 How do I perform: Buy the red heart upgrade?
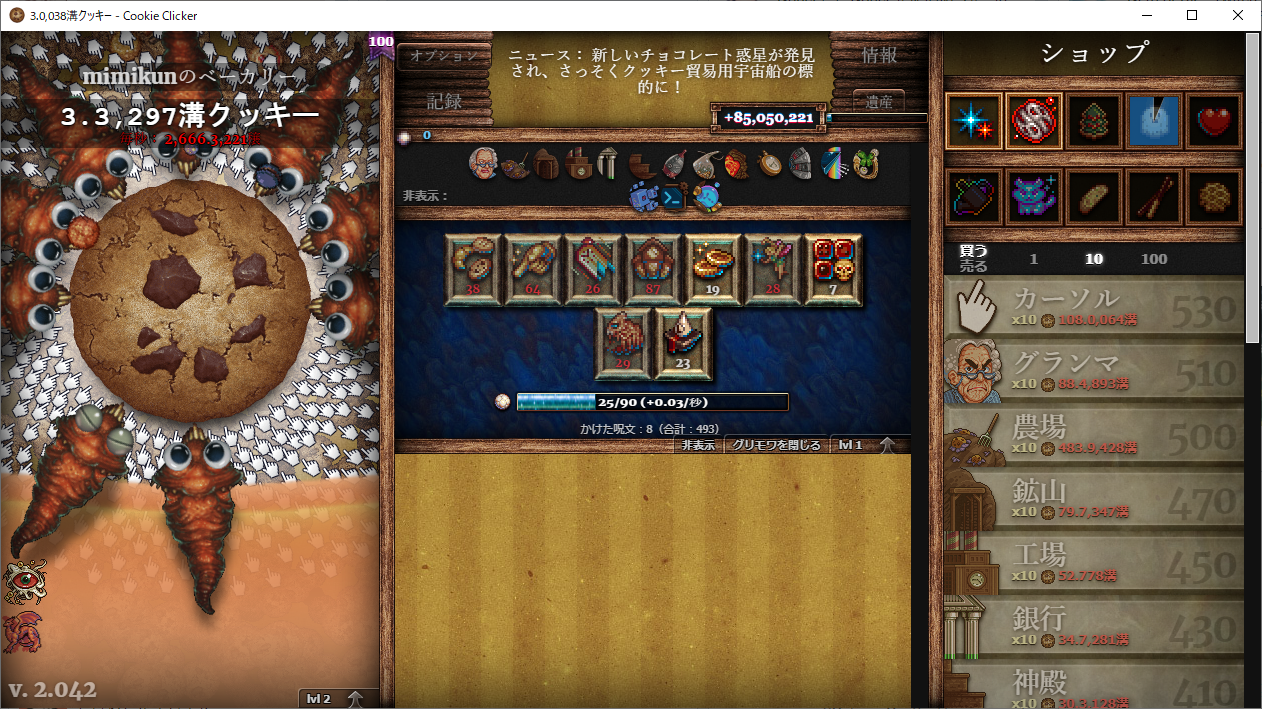1214,122
